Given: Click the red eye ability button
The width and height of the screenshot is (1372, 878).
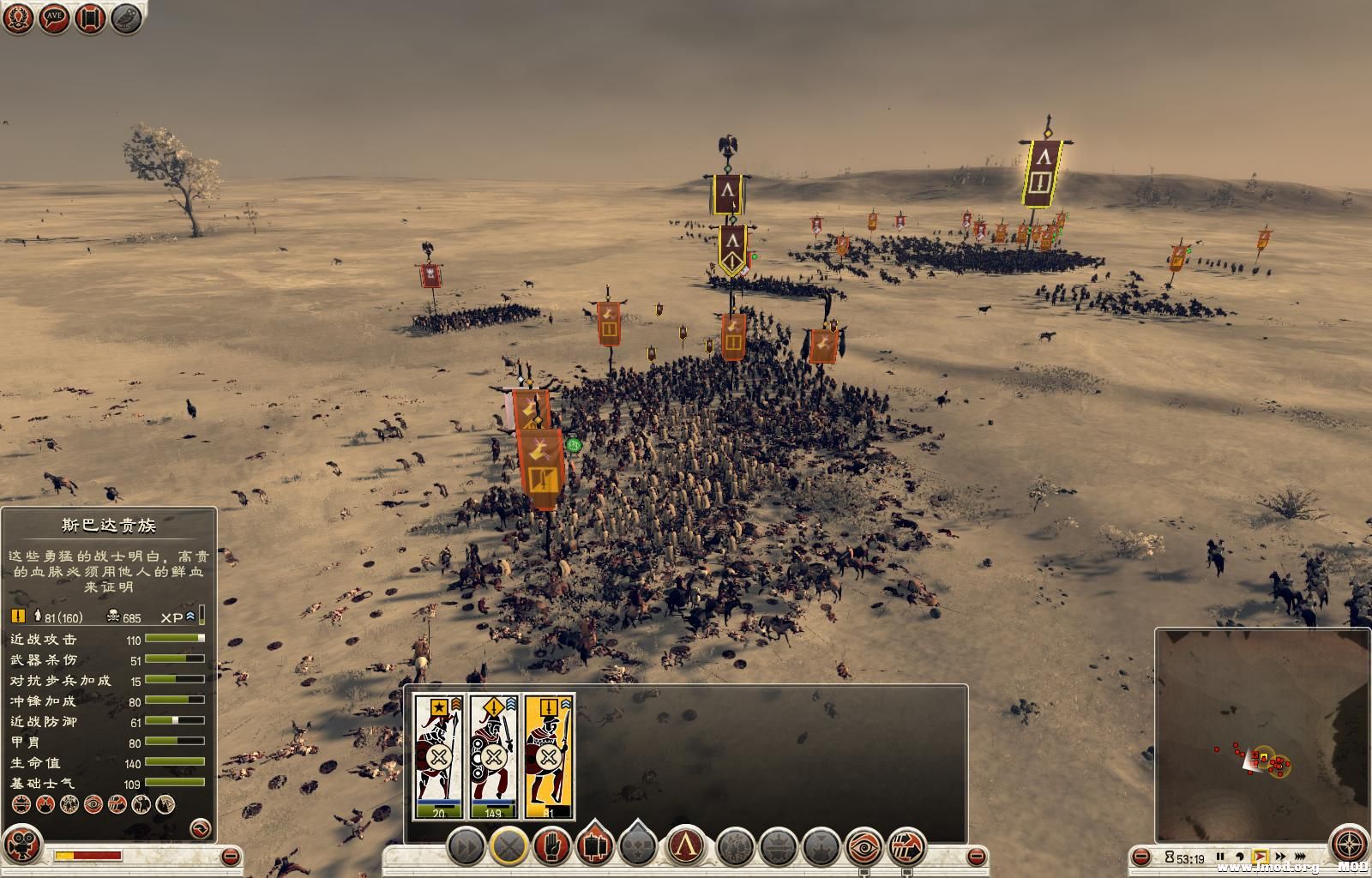Looking at the screenshot, I should tap(865, 848).
